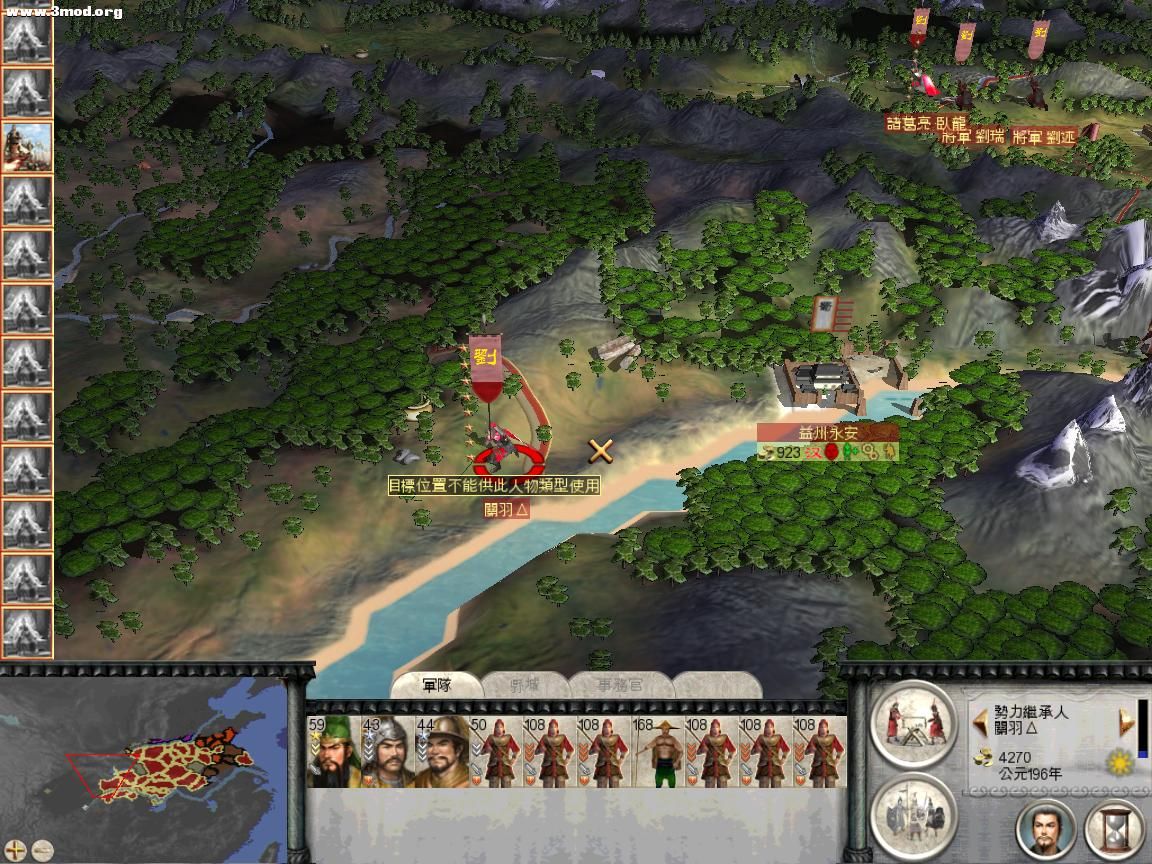This screenshot has height=864, width=1152.
Task: Select Guan Yu's green-hat general card
Action: [x=333, y=751]
